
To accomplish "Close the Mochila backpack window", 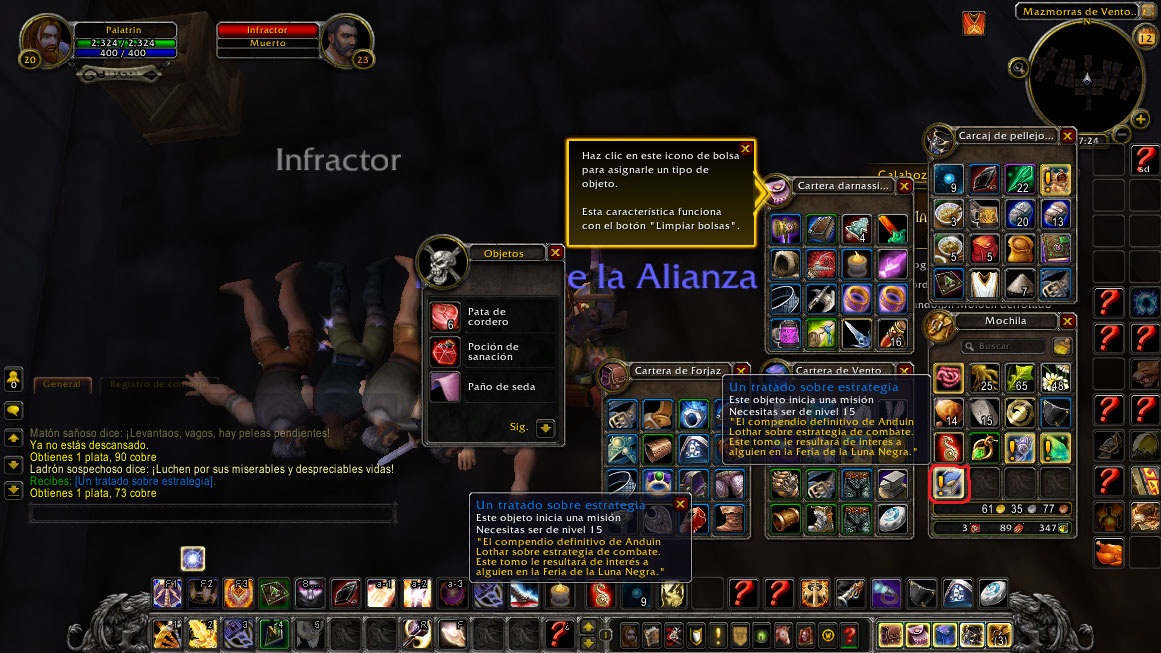I will (x=1067, y=322).
